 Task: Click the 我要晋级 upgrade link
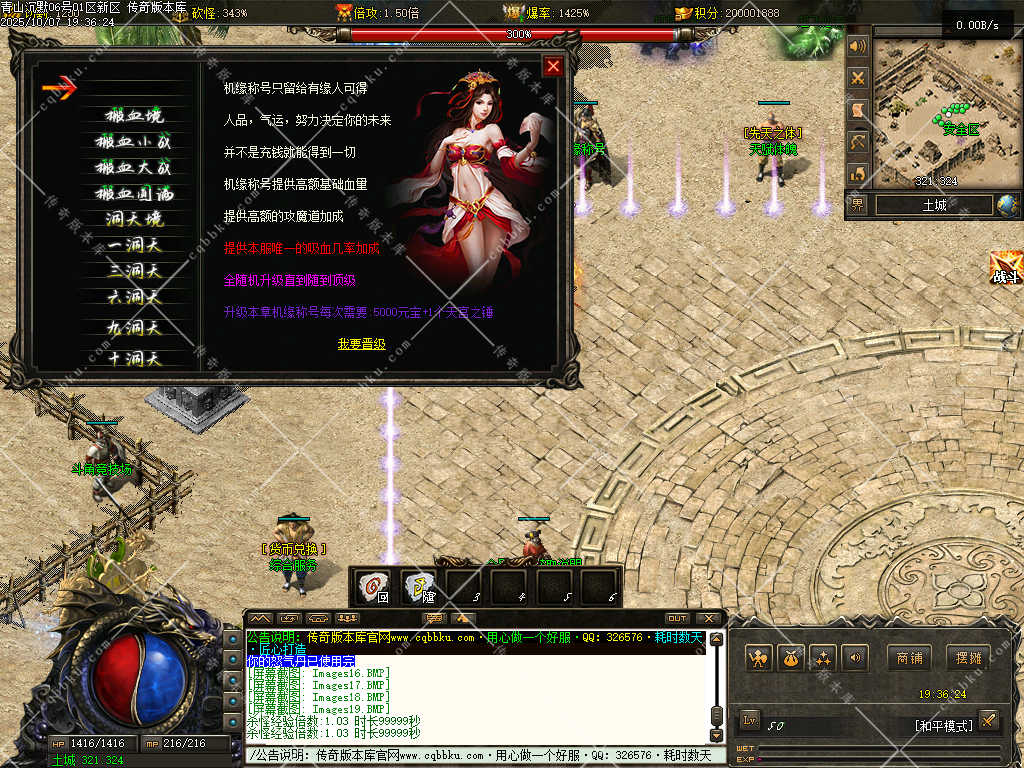(x=361, y=343)
